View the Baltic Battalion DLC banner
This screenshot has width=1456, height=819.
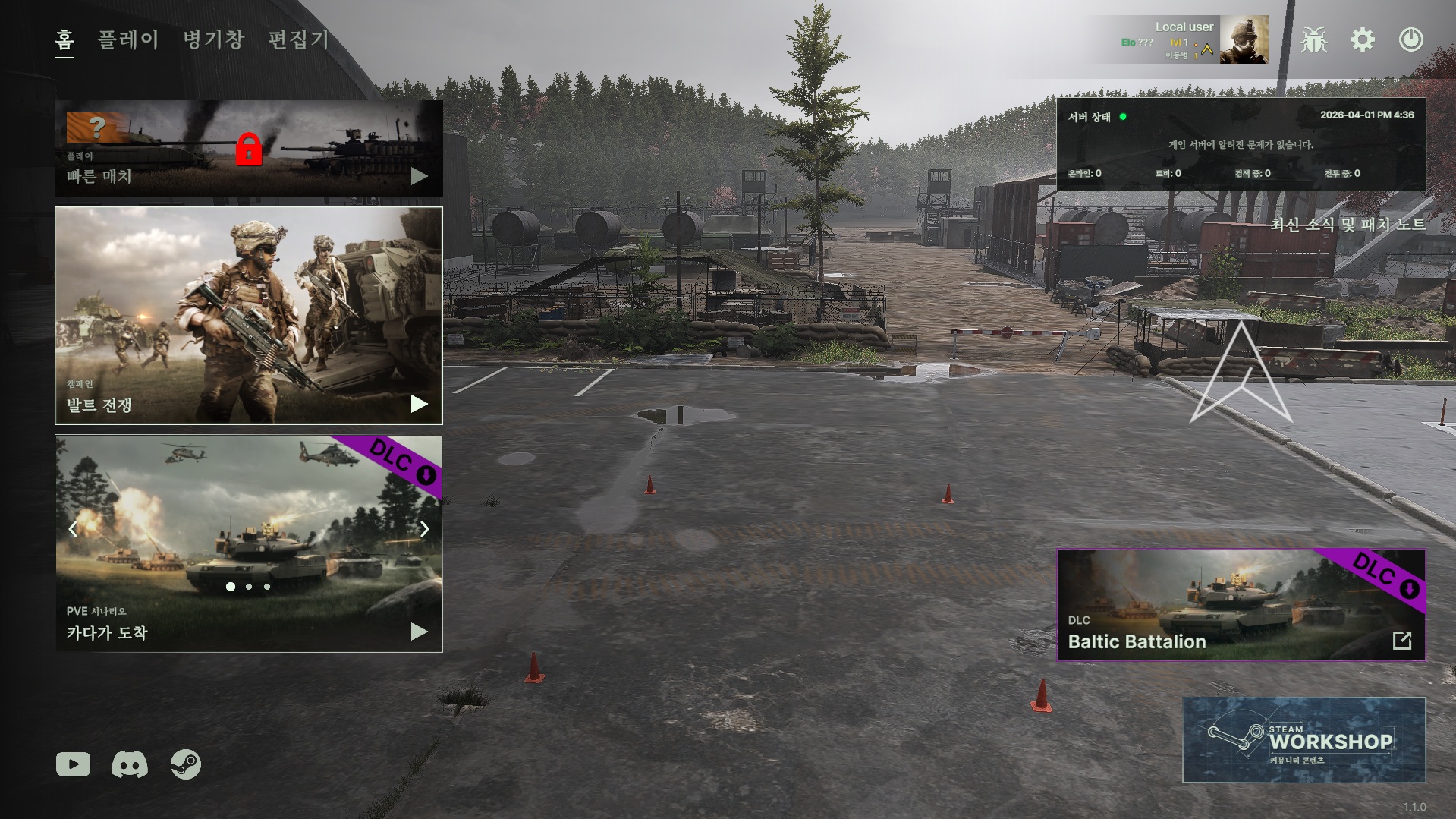1241,605
